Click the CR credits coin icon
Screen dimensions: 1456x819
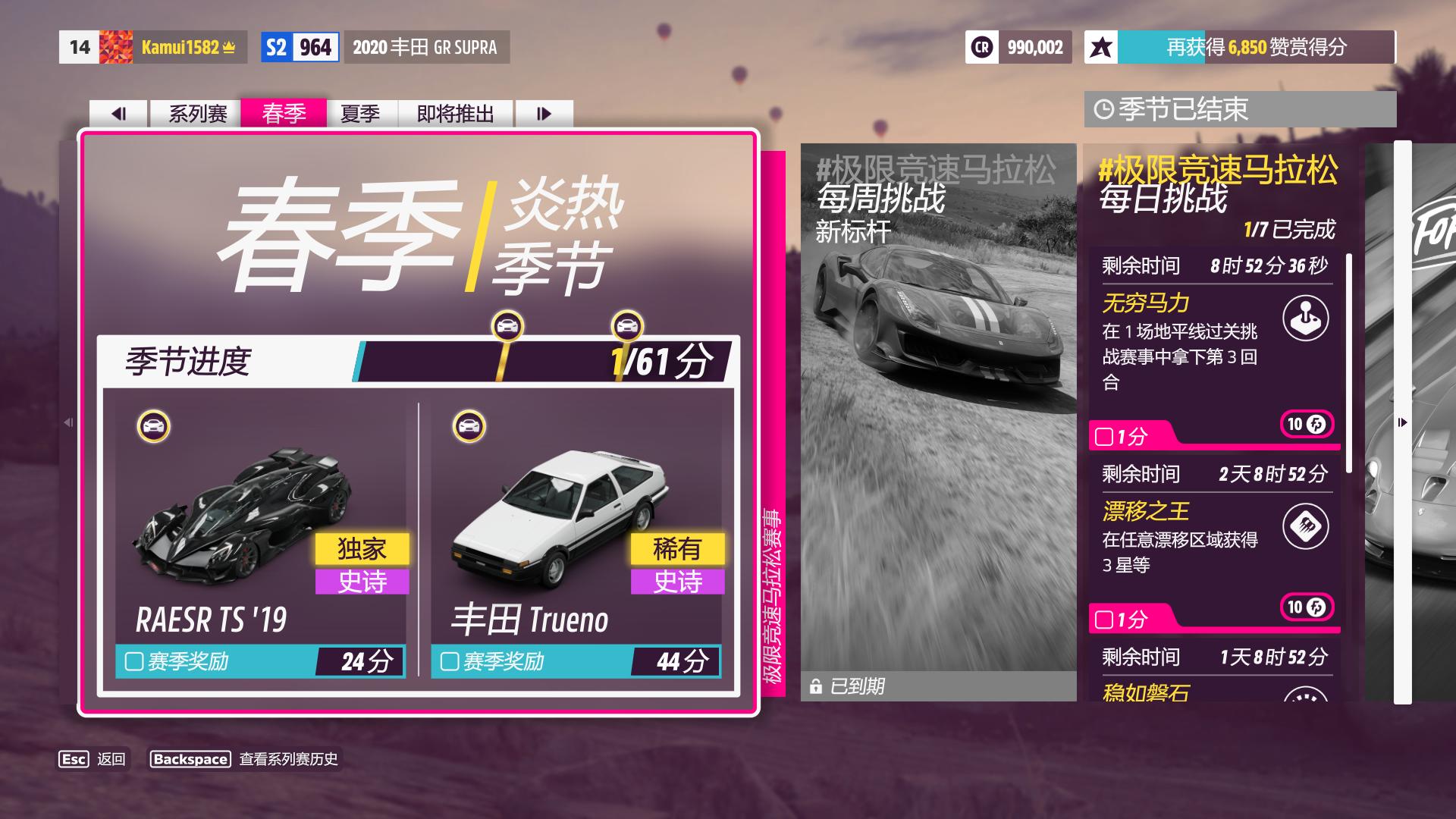pyautogui.click(x=982, y=48)
